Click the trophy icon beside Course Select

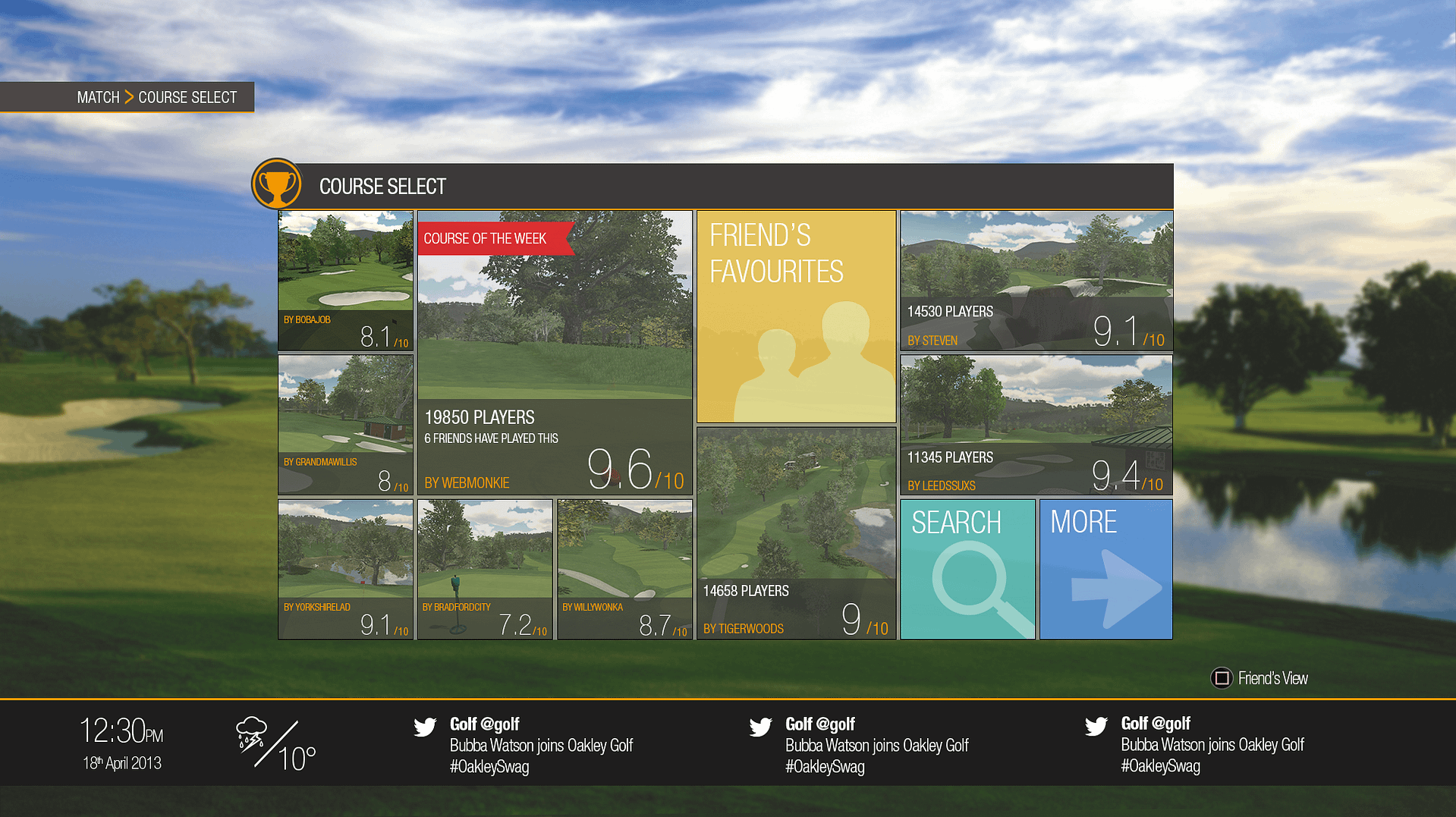click(276, 184)
